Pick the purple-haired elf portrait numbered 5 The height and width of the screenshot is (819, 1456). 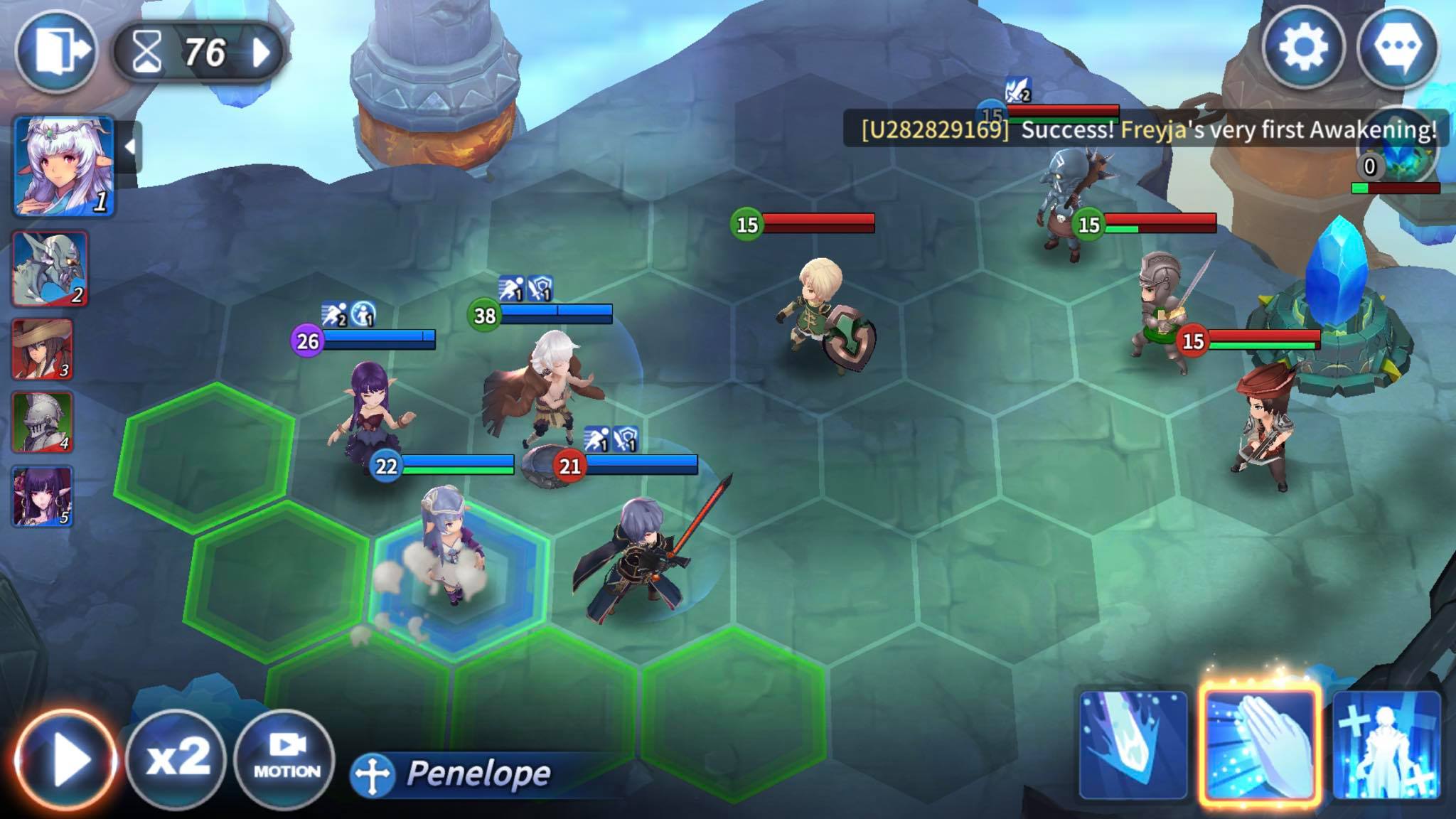coord(43,496)
